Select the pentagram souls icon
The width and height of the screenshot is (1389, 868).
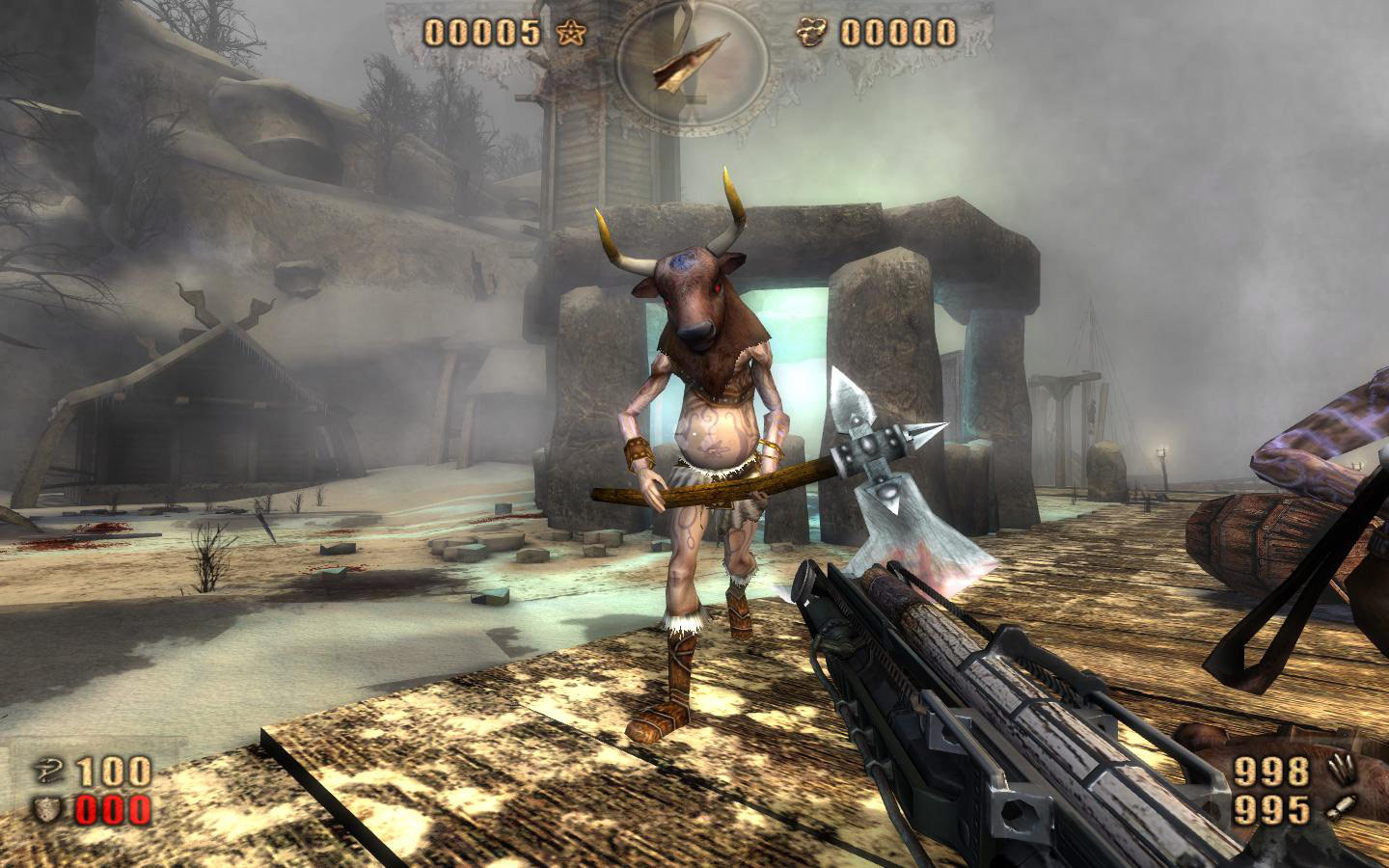coord(570,34)
